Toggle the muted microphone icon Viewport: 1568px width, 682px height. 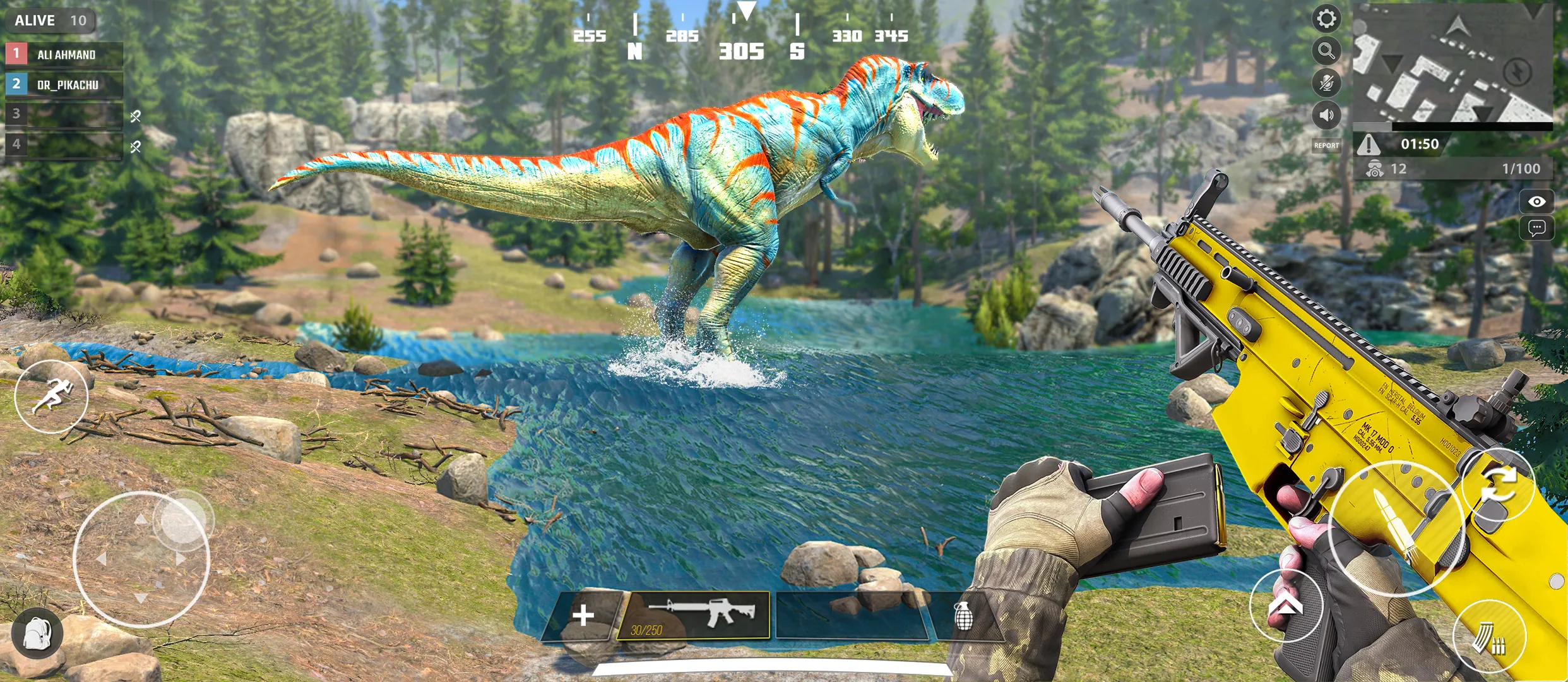[1326, 83]
